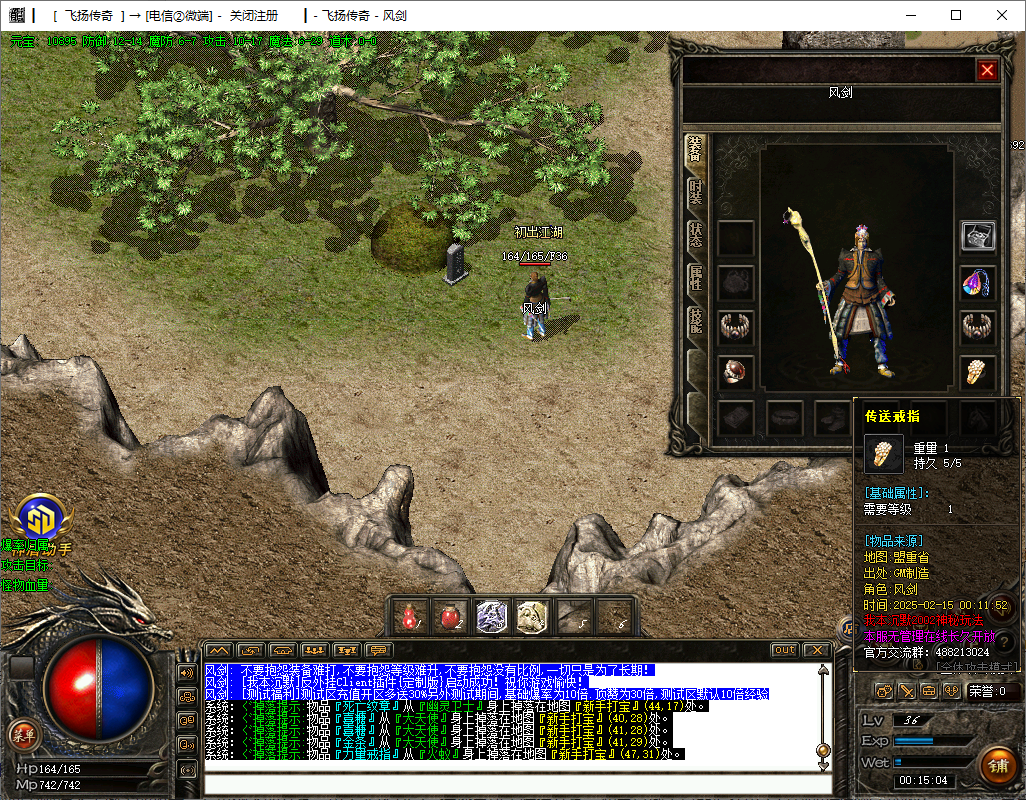Viewport: 1026px width, 800px height.
Task: Toggle the speaker sound button beside chat
Action: click(x=187, y=673)
